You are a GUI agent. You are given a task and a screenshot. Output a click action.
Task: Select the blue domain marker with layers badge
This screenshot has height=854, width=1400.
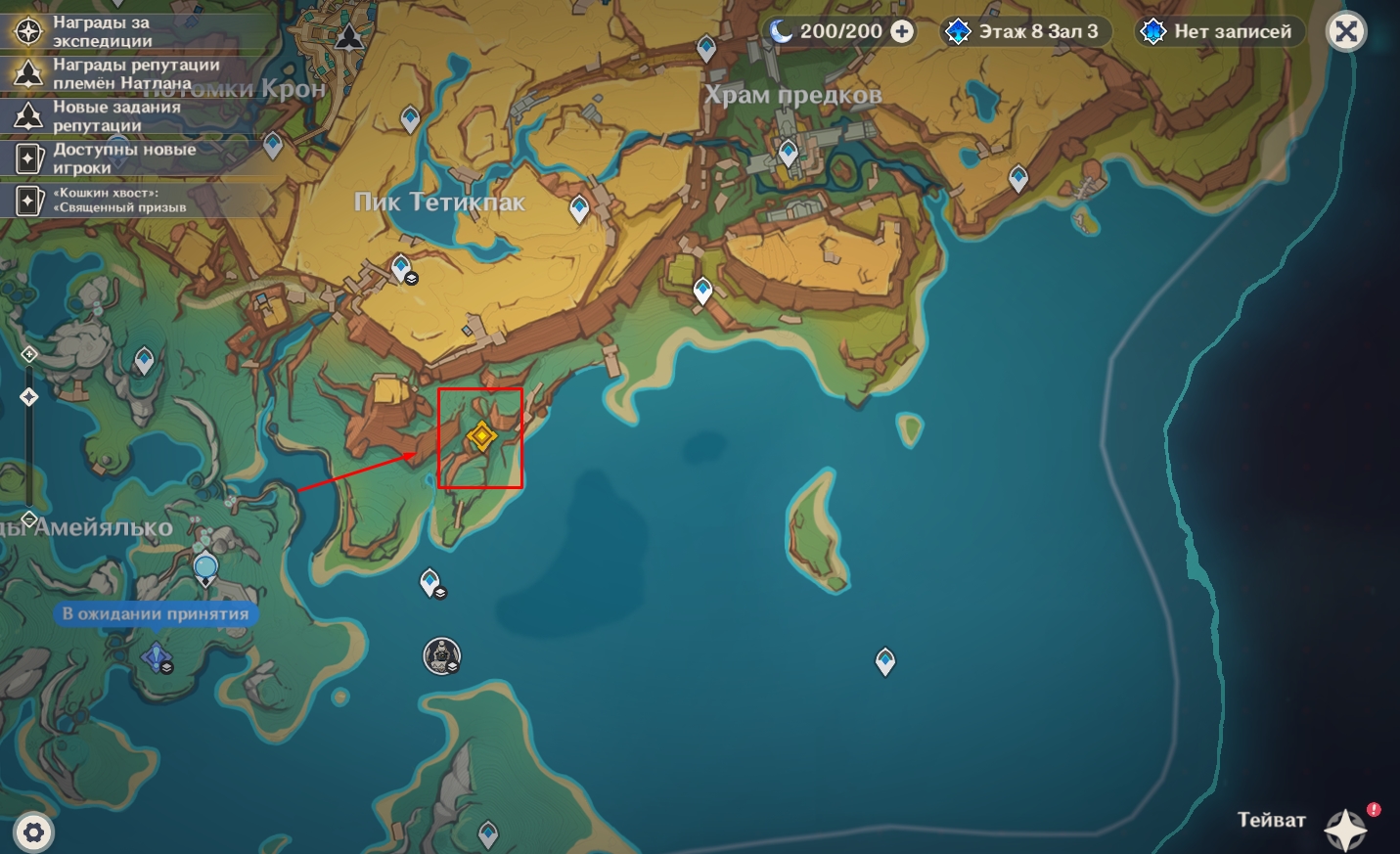(158, 657)
